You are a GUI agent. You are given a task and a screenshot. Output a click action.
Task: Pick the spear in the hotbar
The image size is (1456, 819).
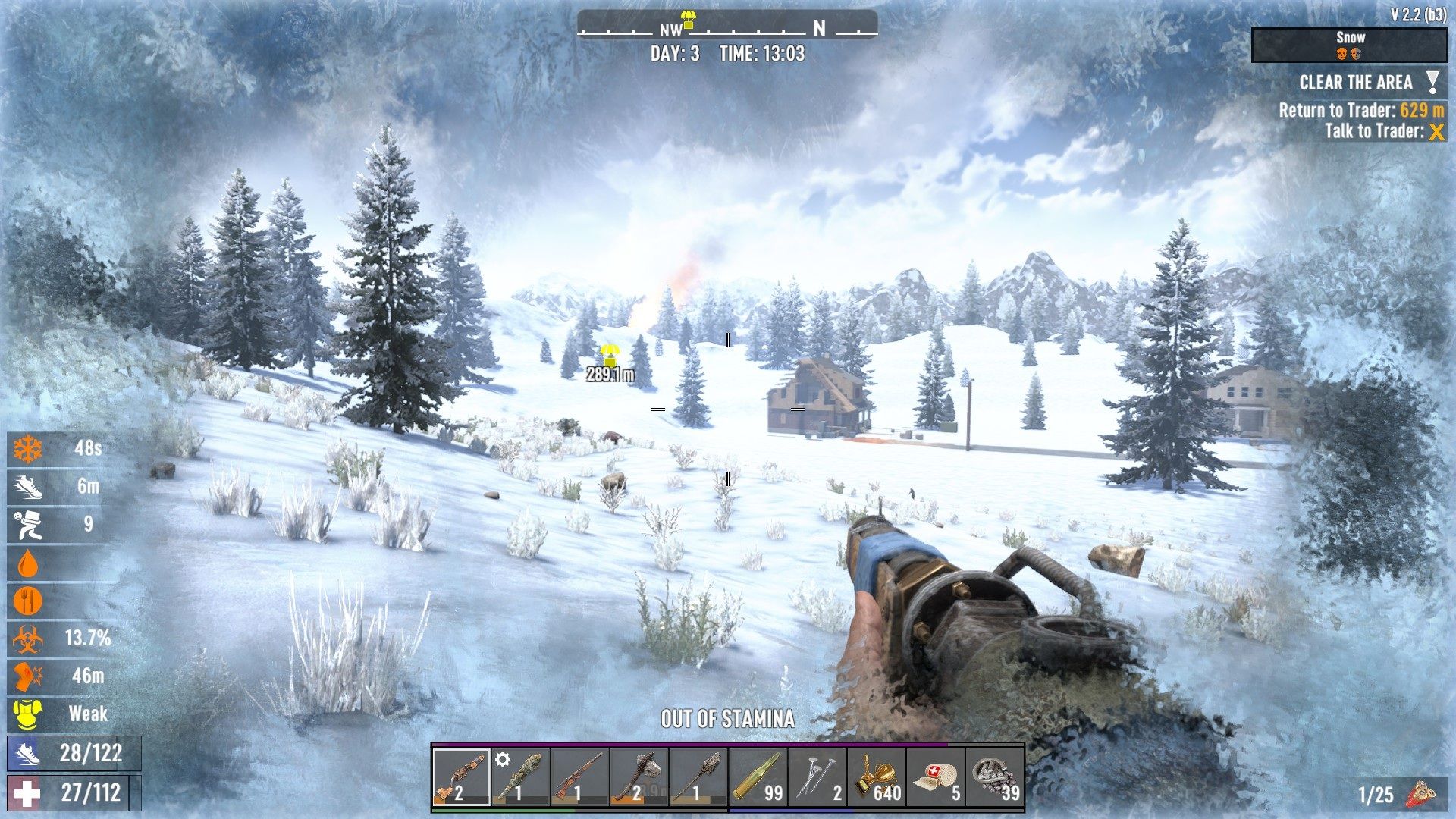click(x=698, y=777)
